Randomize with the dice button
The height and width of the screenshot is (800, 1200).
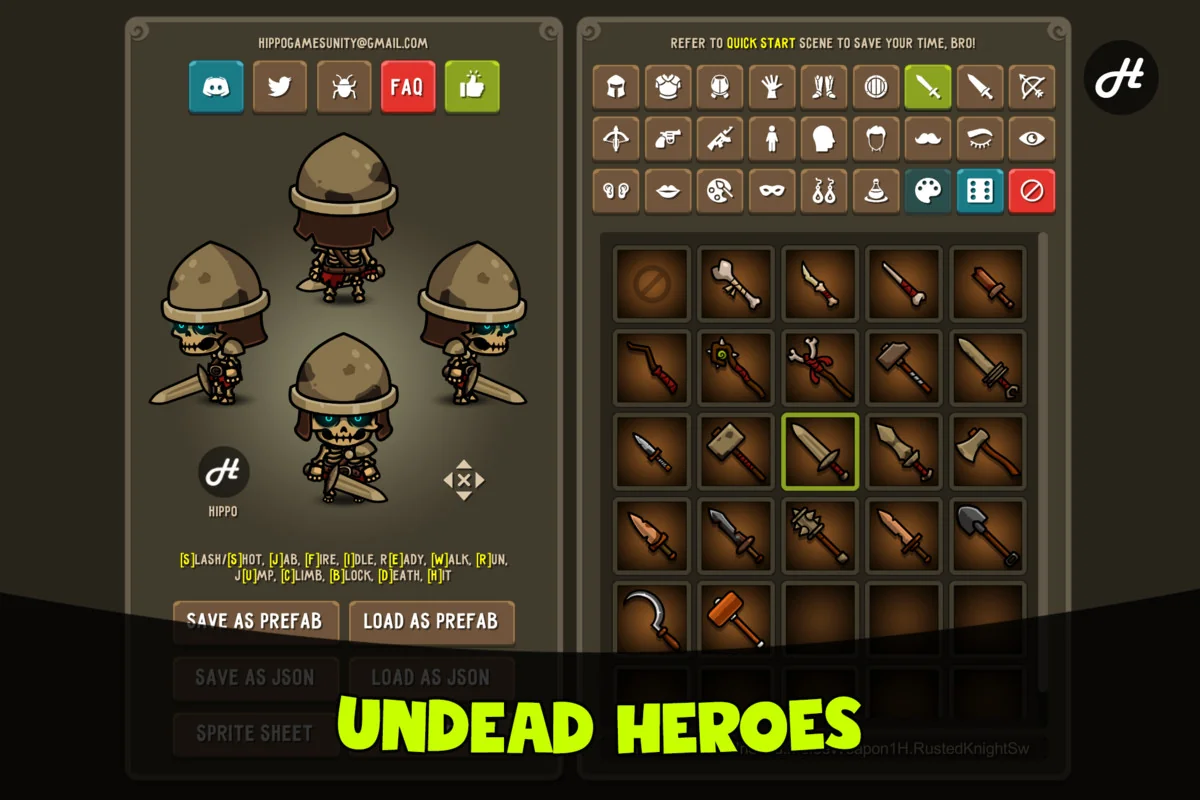click(980, 191)
